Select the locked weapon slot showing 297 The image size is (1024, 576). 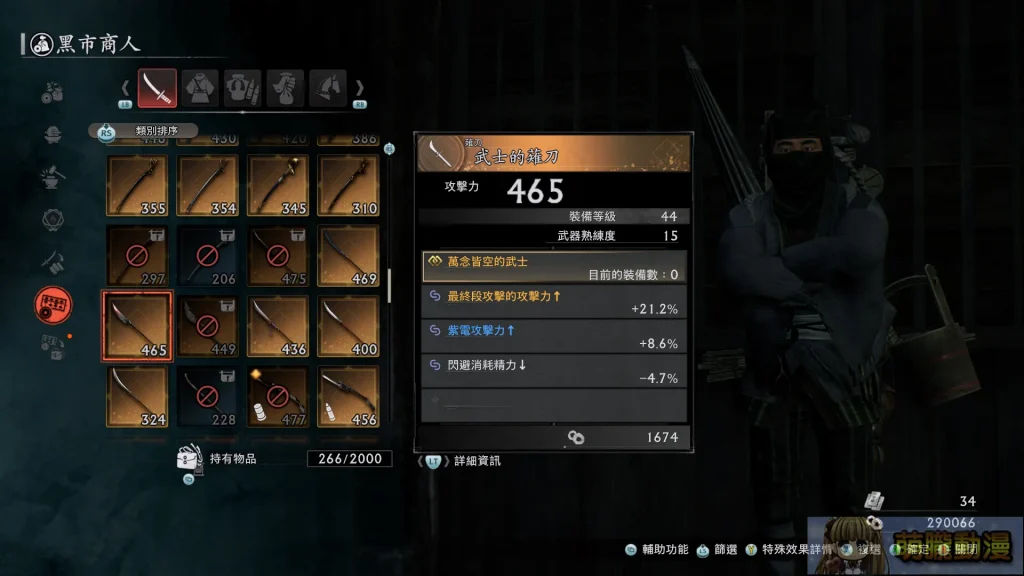point(137,256)
